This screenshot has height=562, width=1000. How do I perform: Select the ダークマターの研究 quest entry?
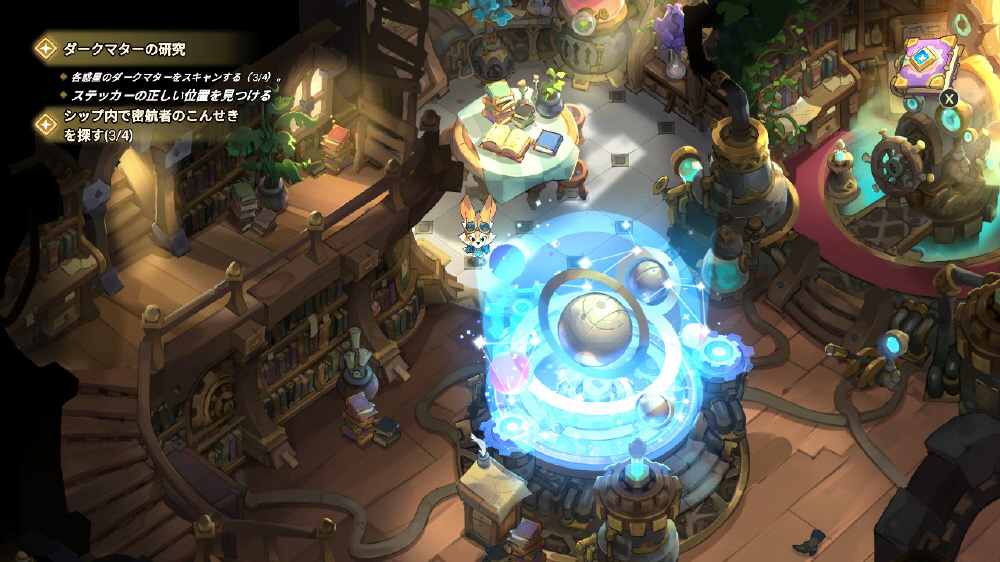pos(124,48)
